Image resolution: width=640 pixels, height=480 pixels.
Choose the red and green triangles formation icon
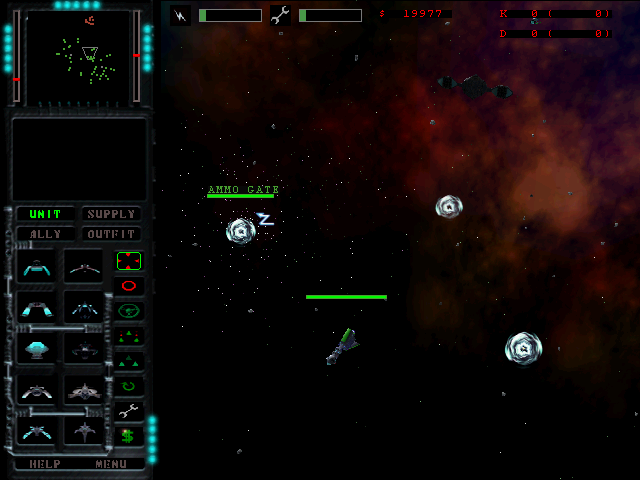pos(128,336)
